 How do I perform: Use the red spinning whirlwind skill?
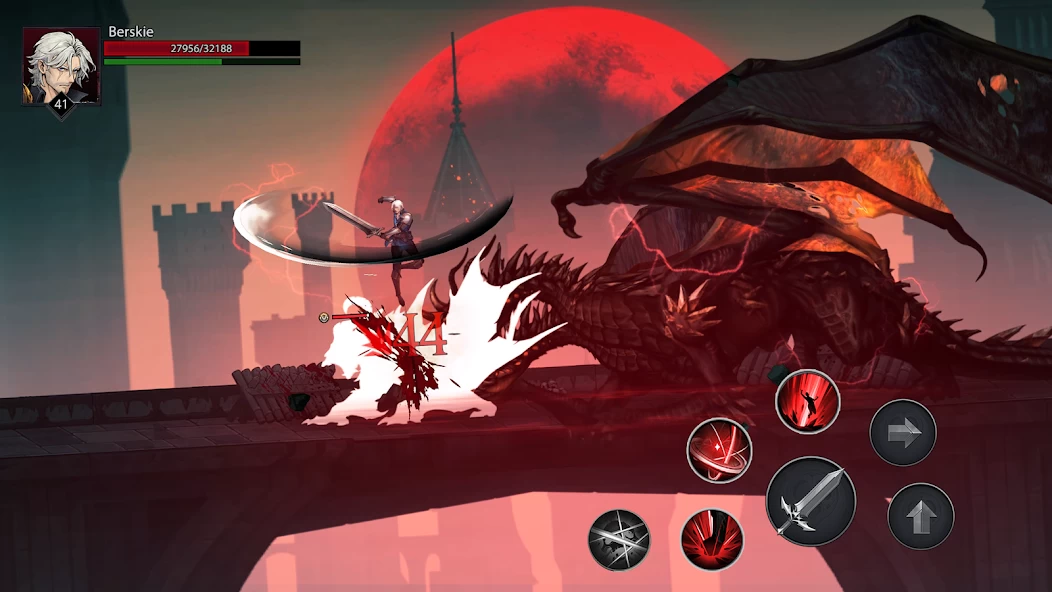pyautogui.click(x=719, y=451)
